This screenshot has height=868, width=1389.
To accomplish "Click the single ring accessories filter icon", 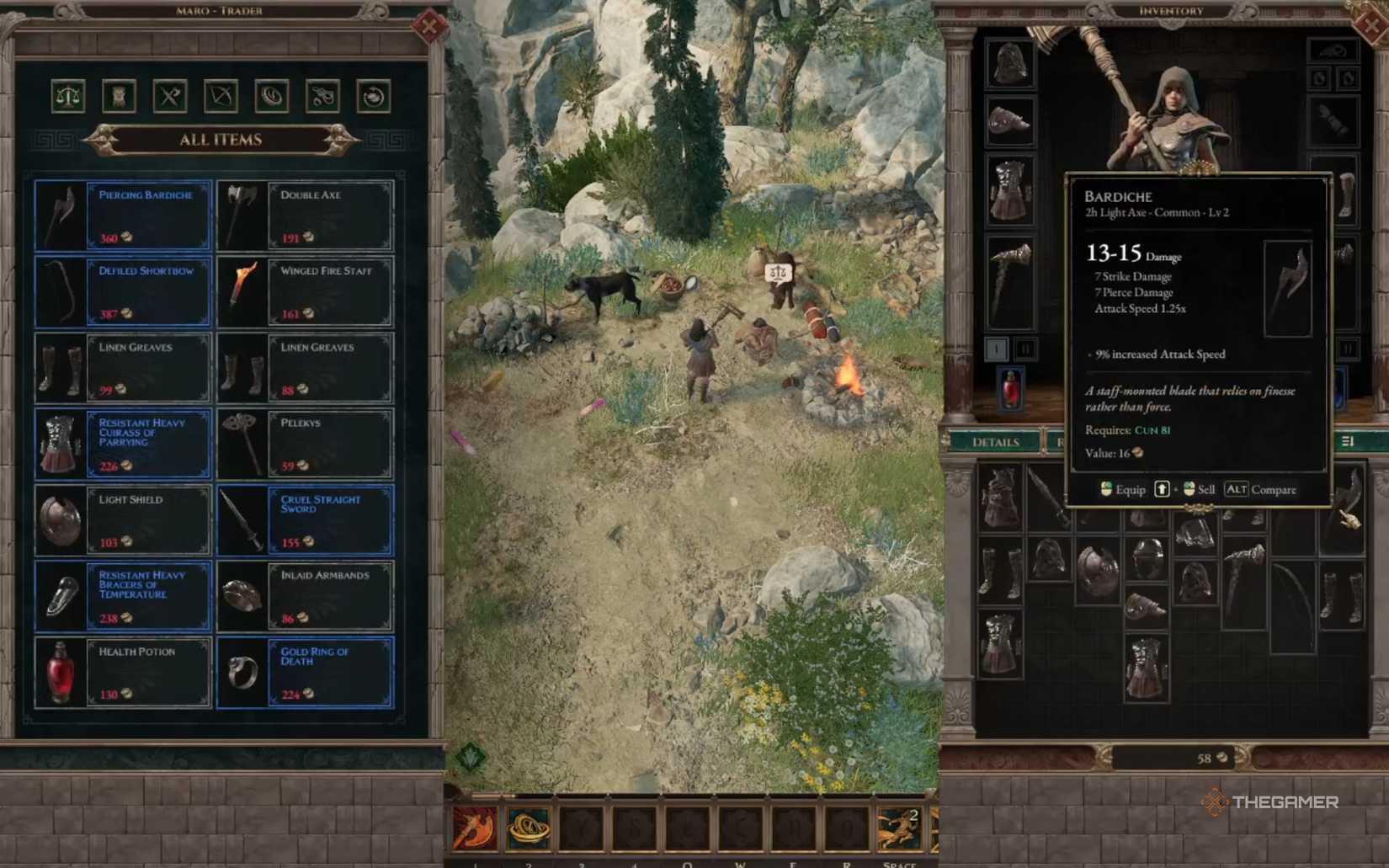I will pyautogui.click(x=272, y=96).
